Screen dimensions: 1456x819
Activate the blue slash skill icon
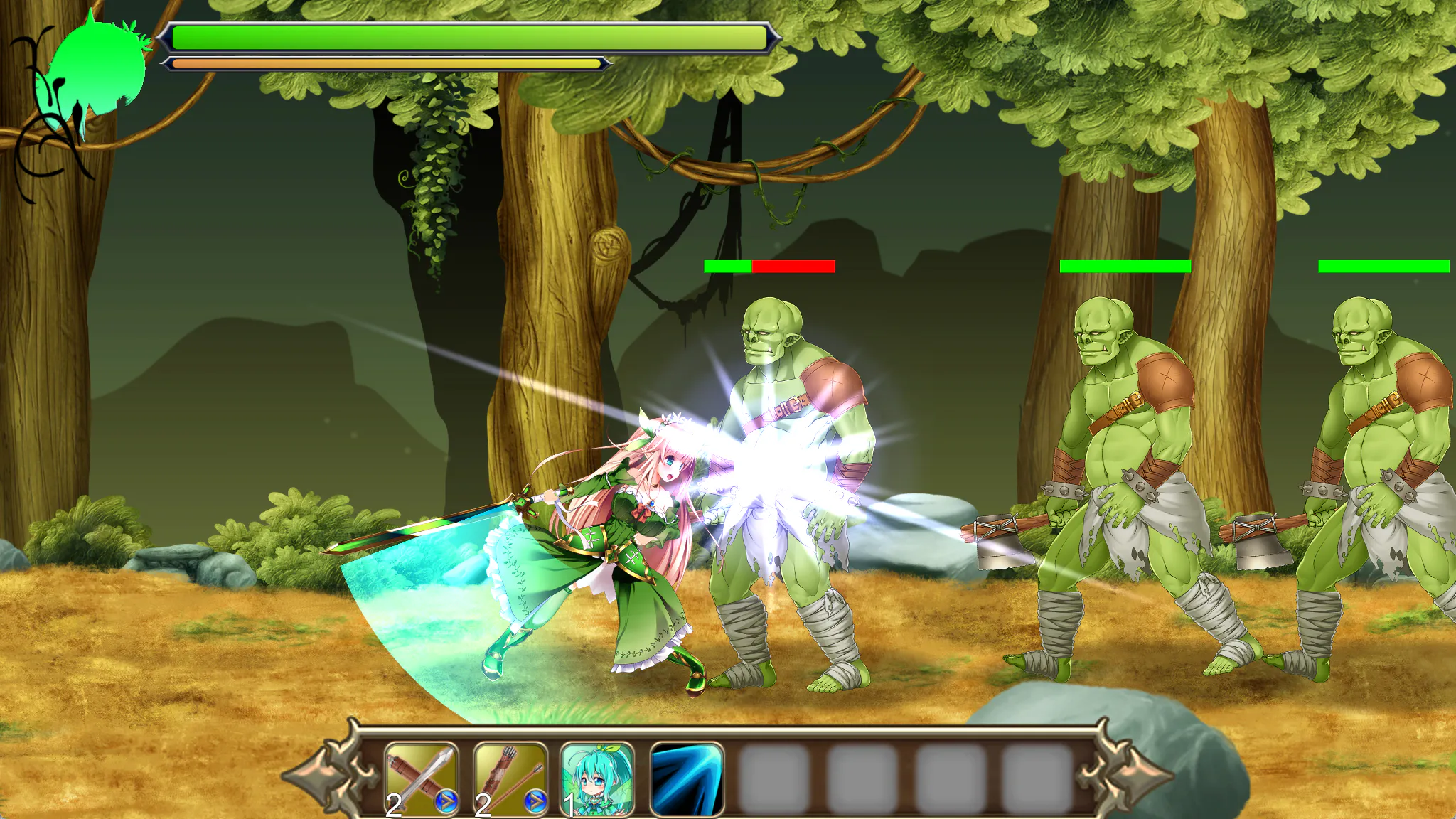pyautogui.click(x=686, y=779)
